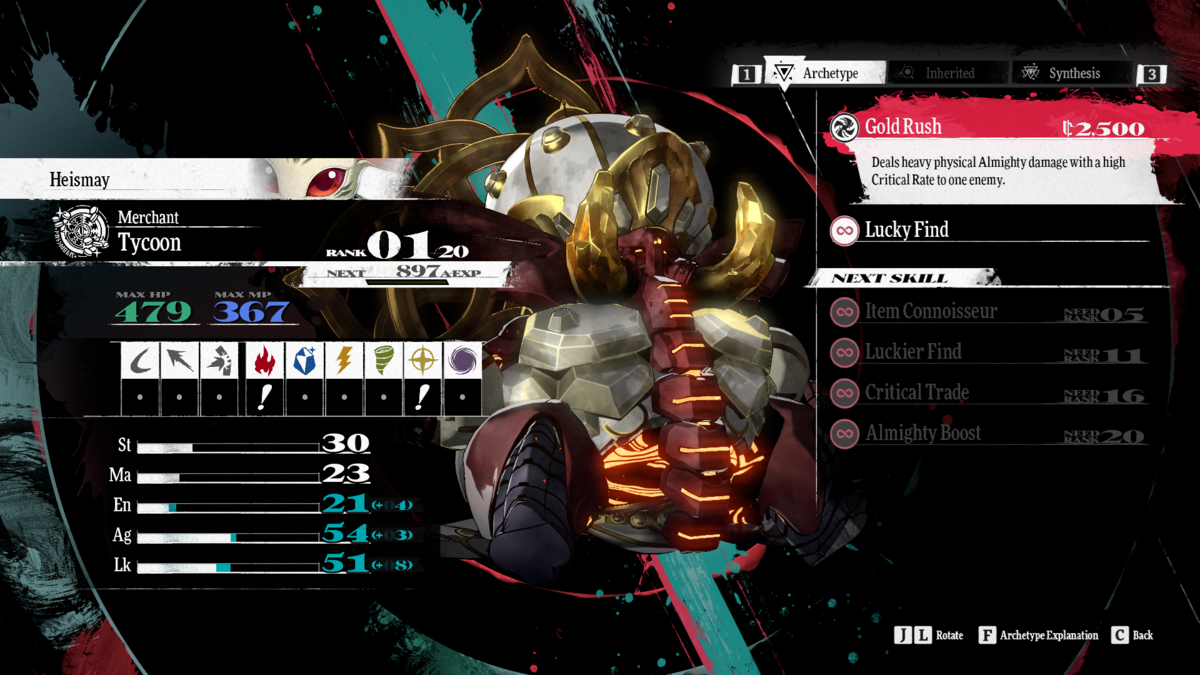Click the light affinity icon
The width and height of the screenshot is (1200, 675).
click(x=422, y=361)
